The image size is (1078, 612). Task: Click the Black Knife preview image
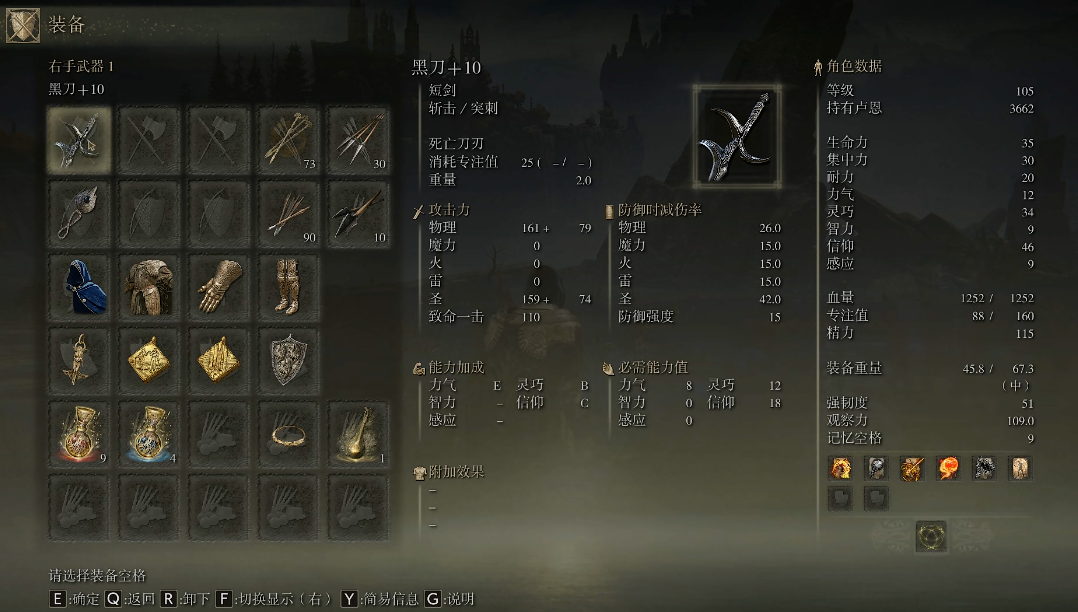[x=738, y=136]
